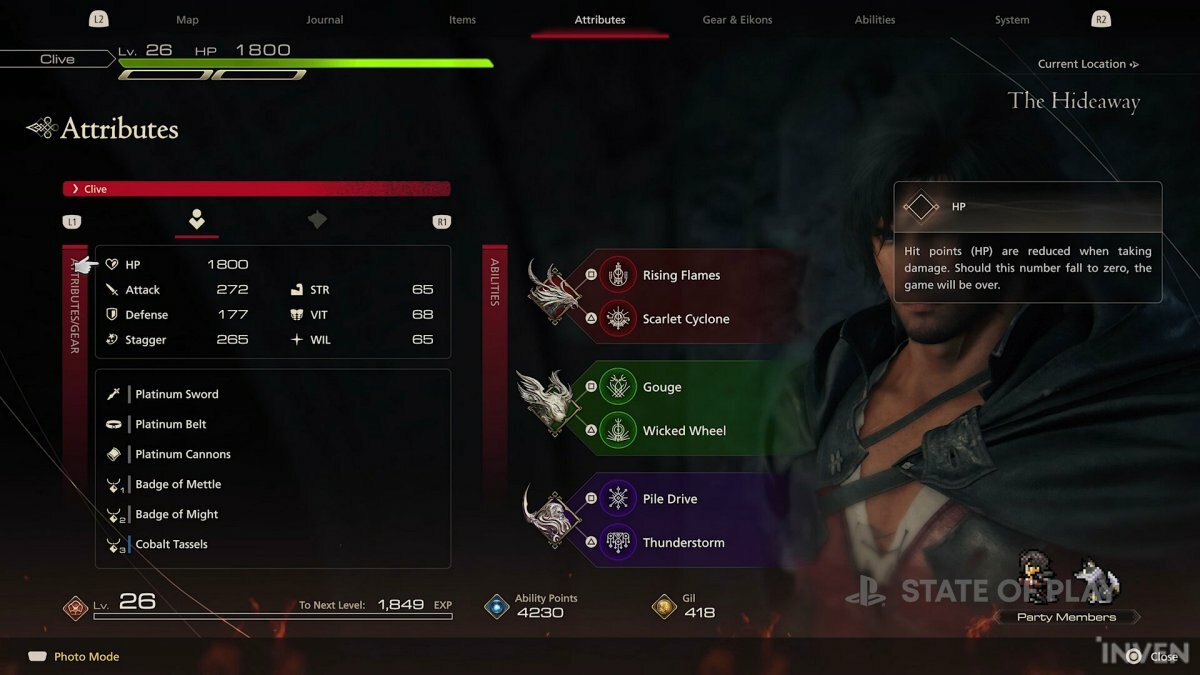Select the Rising Flames ability

point(680,275)
